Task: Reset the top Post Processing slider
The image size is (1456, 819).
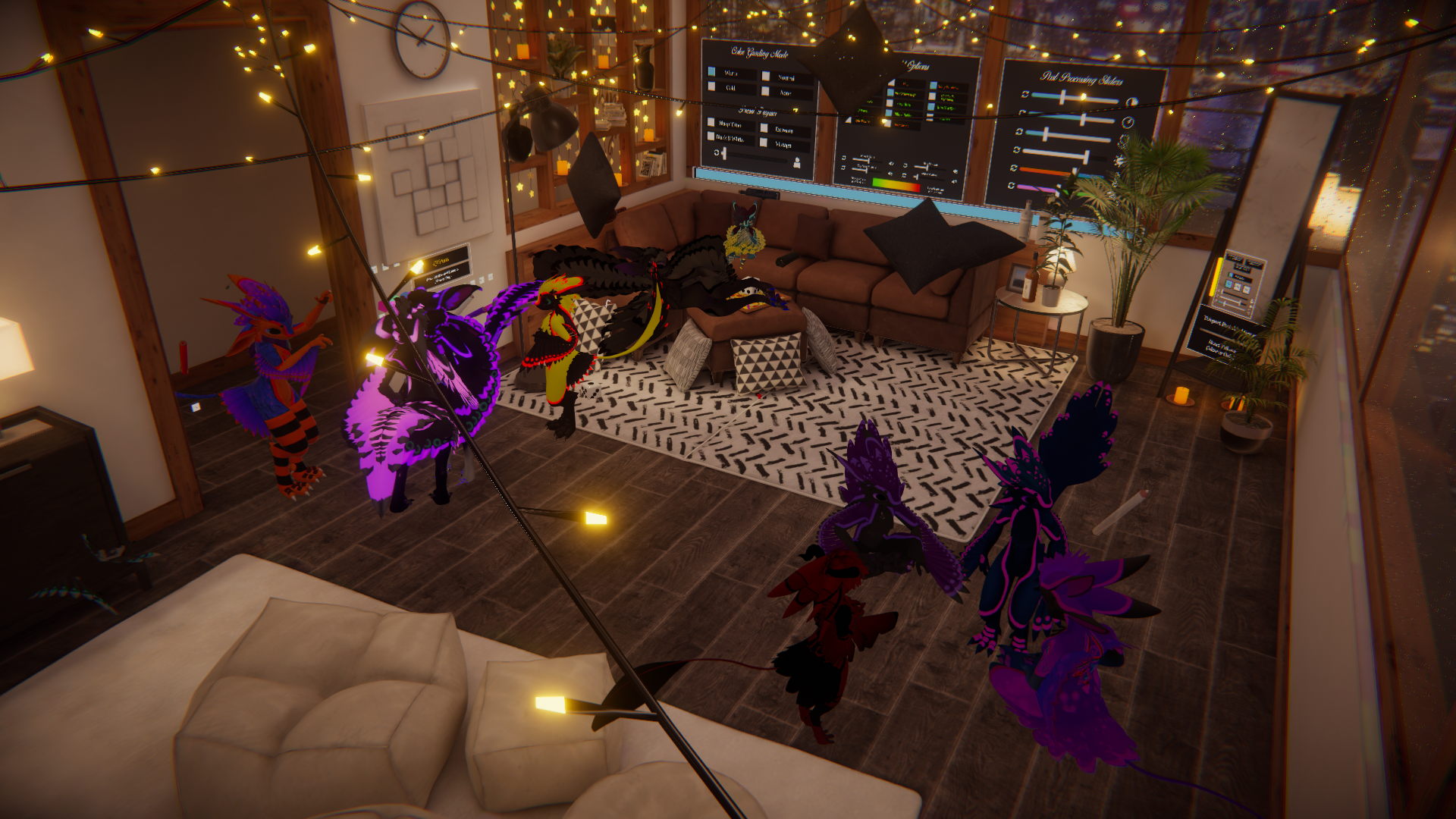Action: pyautogui.click(x=1025, y=94)
